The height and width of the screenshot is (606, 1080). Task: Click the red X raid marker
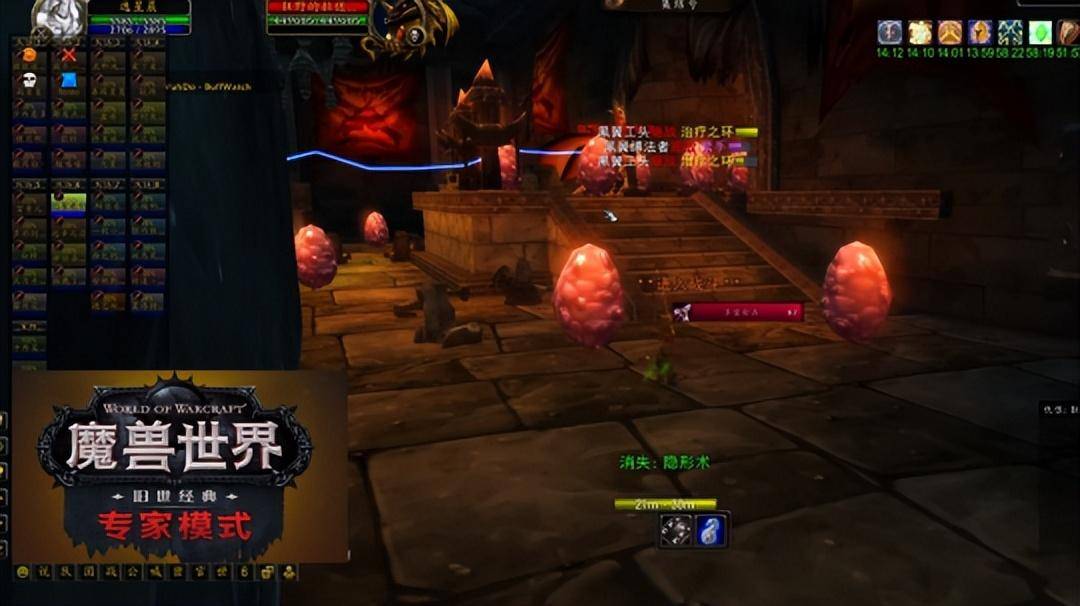[x=68, y=55]
